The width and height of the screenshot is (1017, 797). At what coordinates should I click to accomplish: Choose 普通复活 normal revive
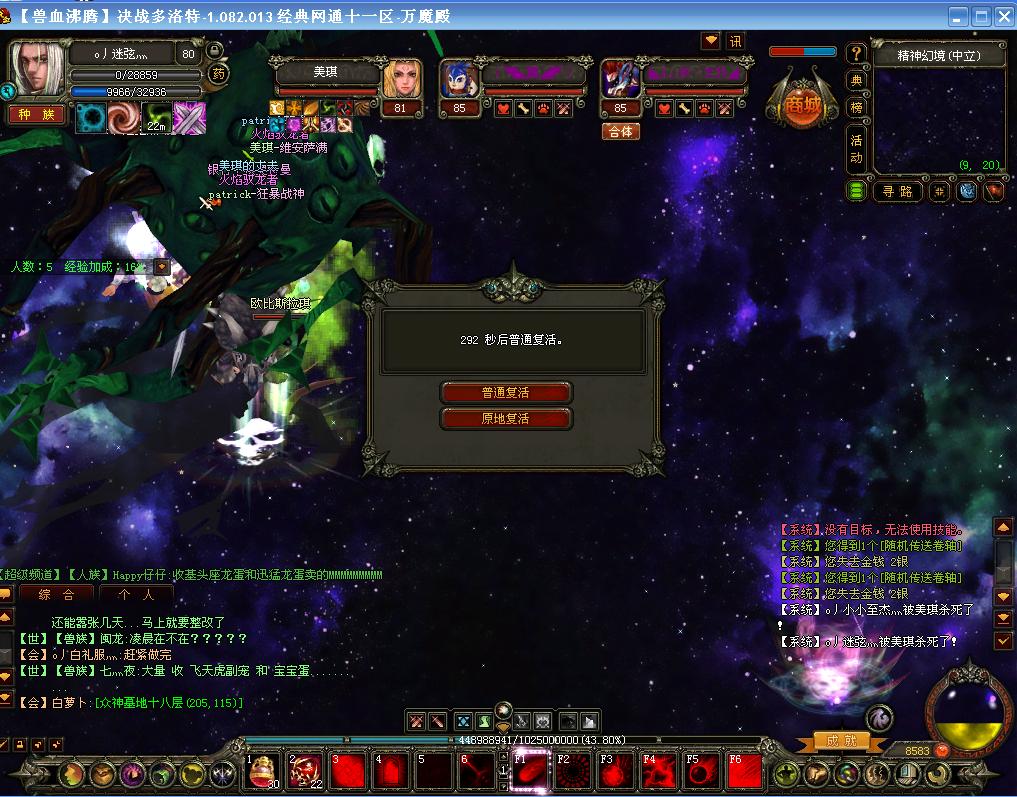(x=506, y=393)
